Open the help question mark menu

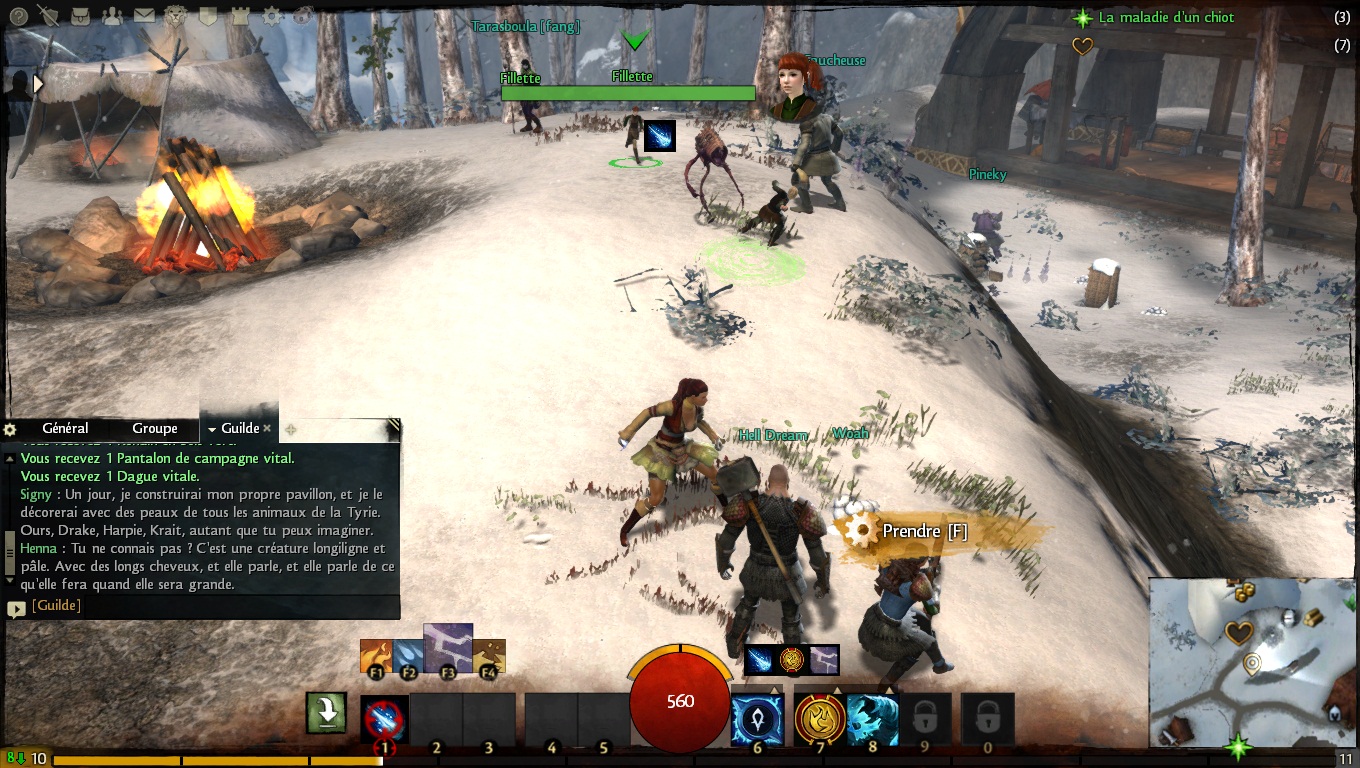coord(18,14)
